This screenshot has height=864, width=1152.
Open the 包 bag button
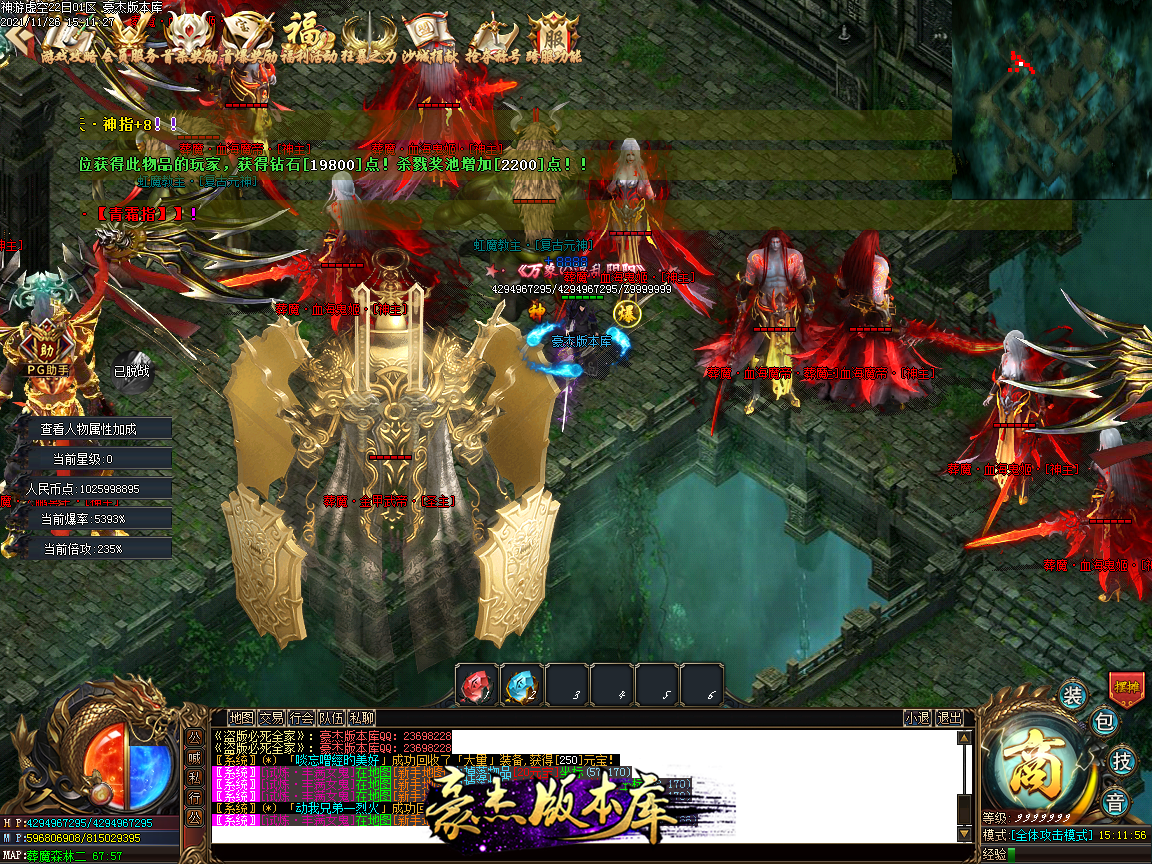click(1104, 723)
